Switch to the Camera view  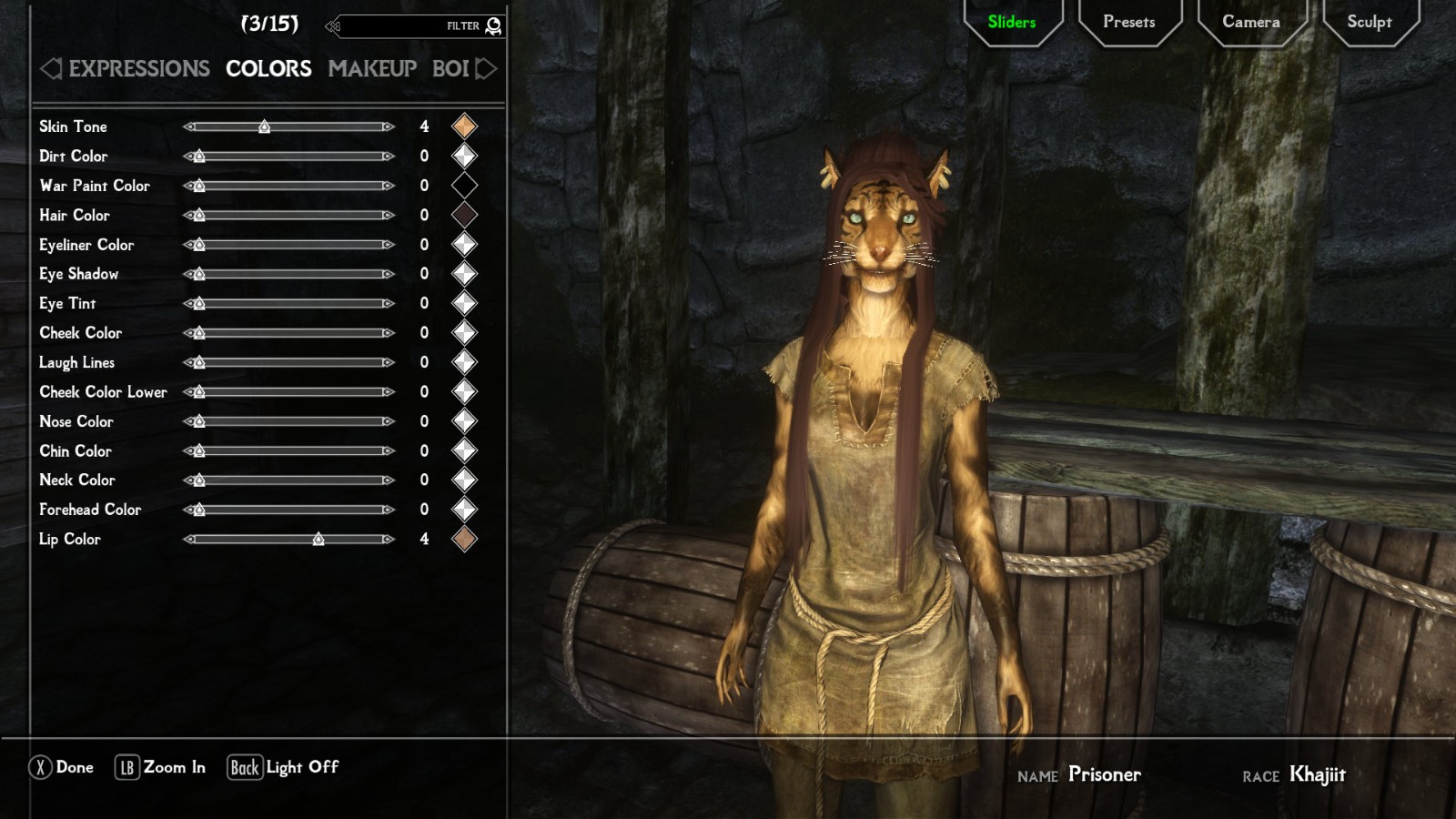pos(1250,22)
